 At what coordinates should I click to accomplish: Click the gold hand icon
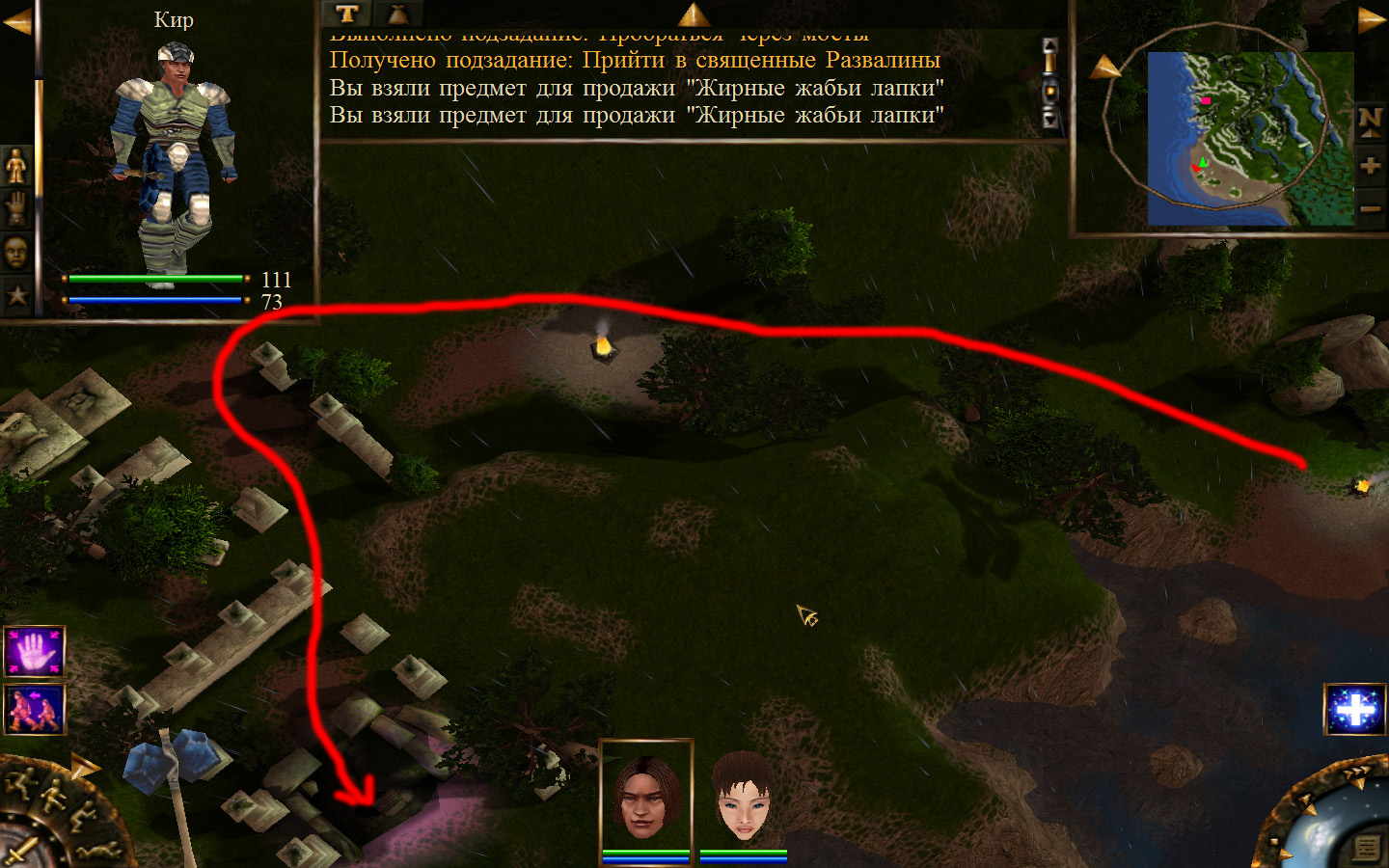[16, 209]
